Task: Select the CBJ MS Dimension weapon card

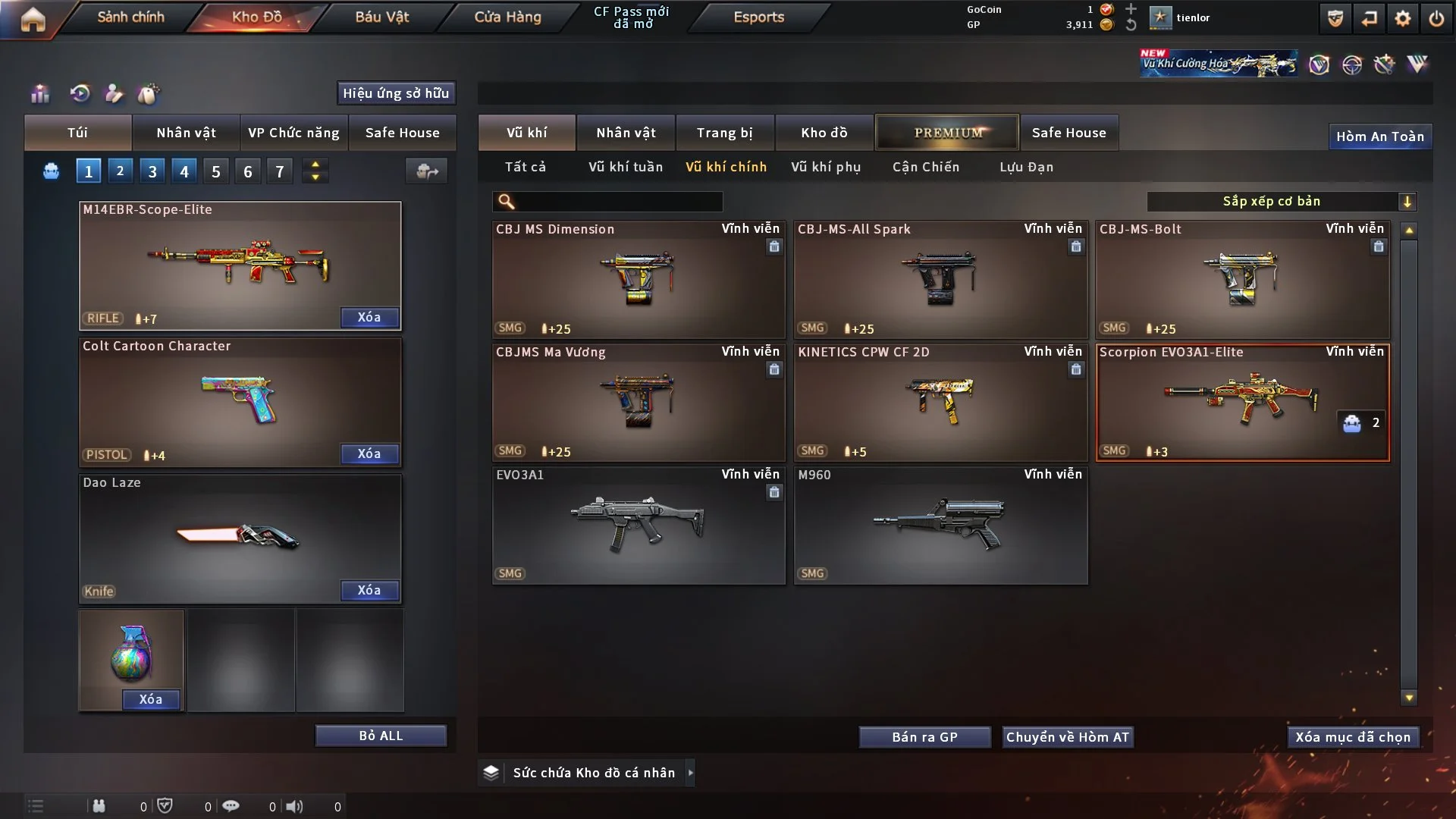Action: 639,279
